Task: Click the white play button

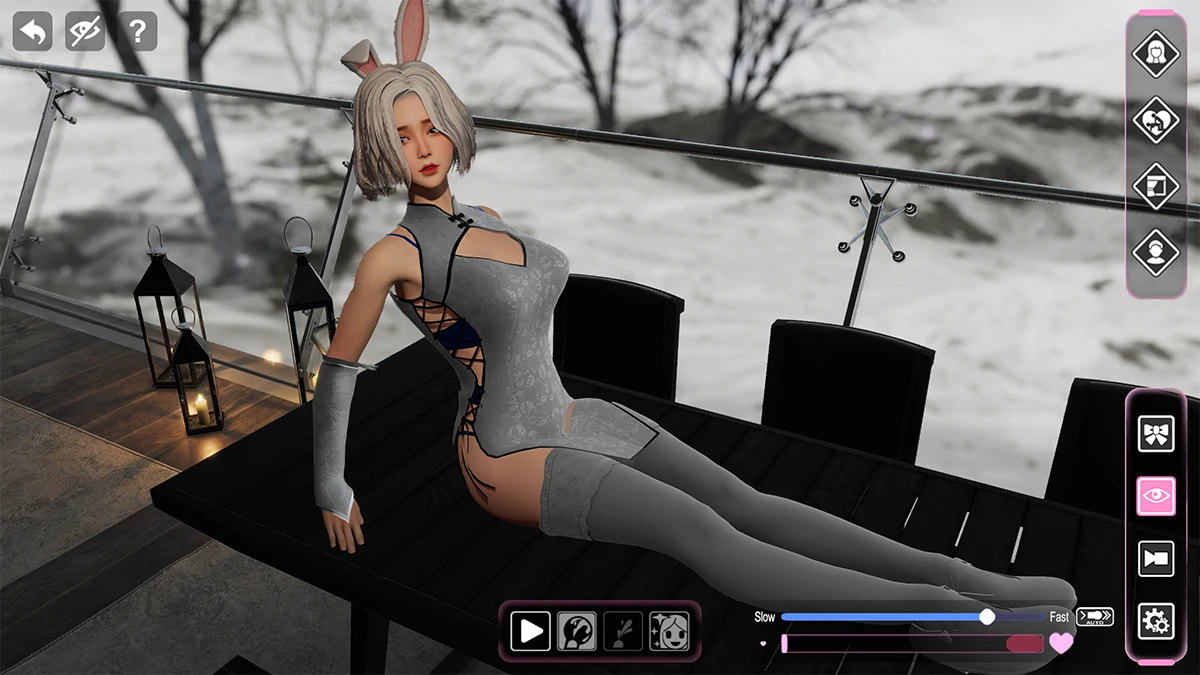Action: point(531,631)
